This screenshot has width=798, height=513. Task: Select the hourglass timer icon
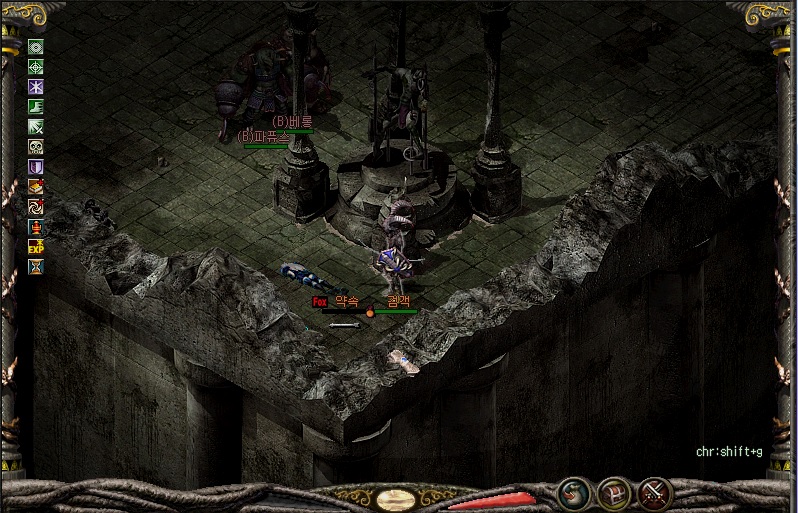pyautogui.click(x=36, y=267)
